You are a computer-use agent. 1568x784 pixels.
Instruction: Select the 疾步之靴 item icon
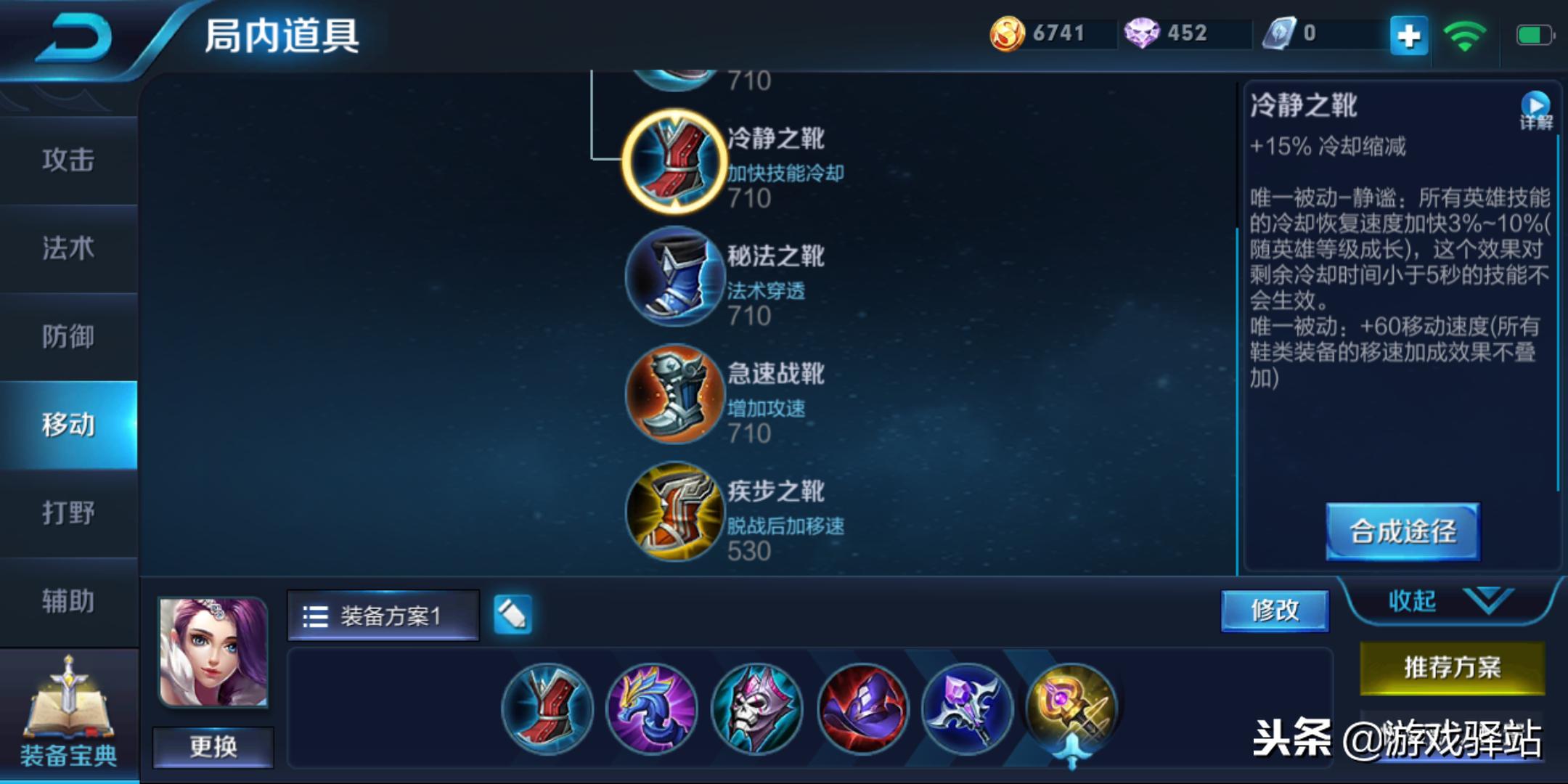click(674, 513)
